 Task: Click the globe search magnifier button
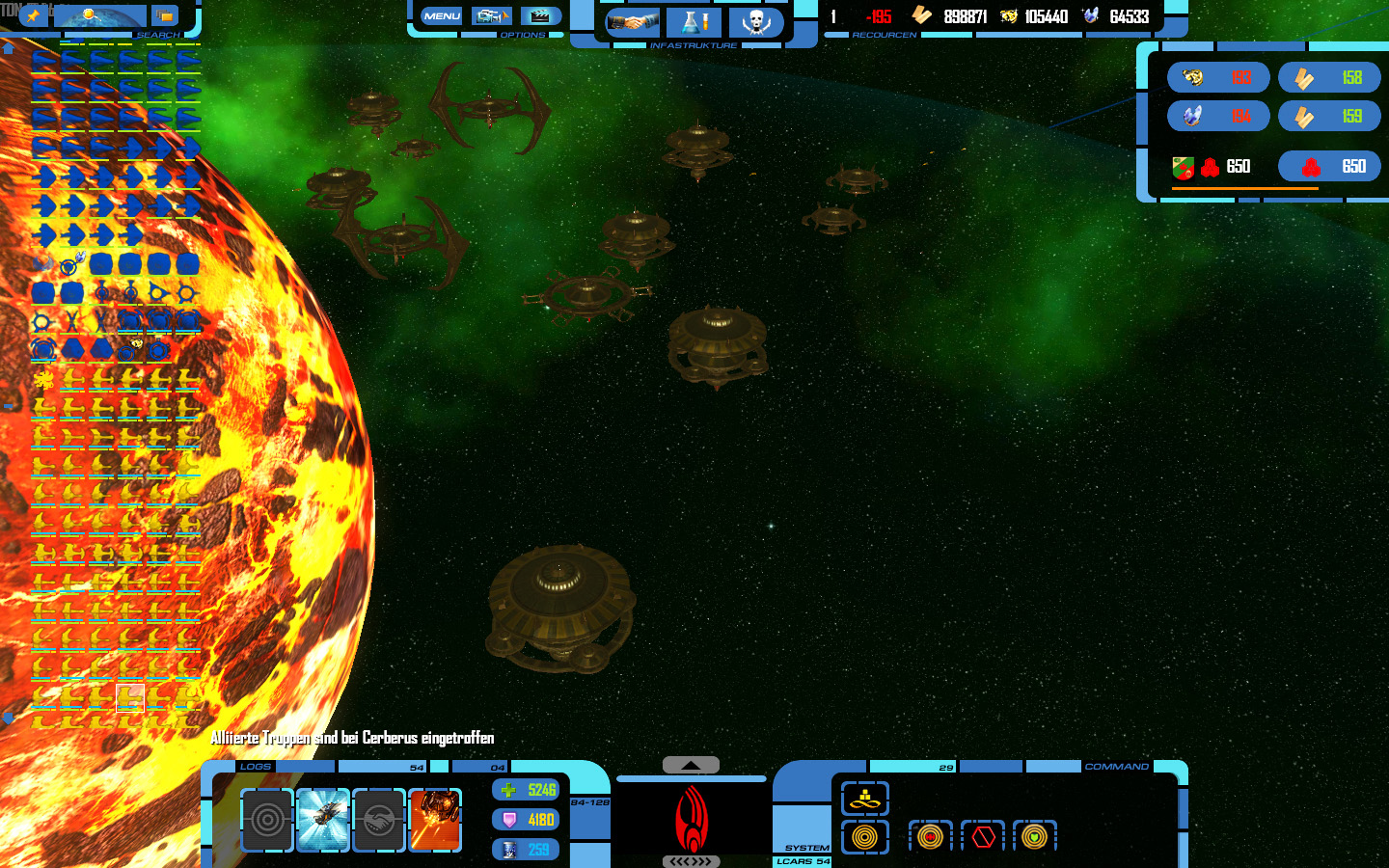(100, 15)
